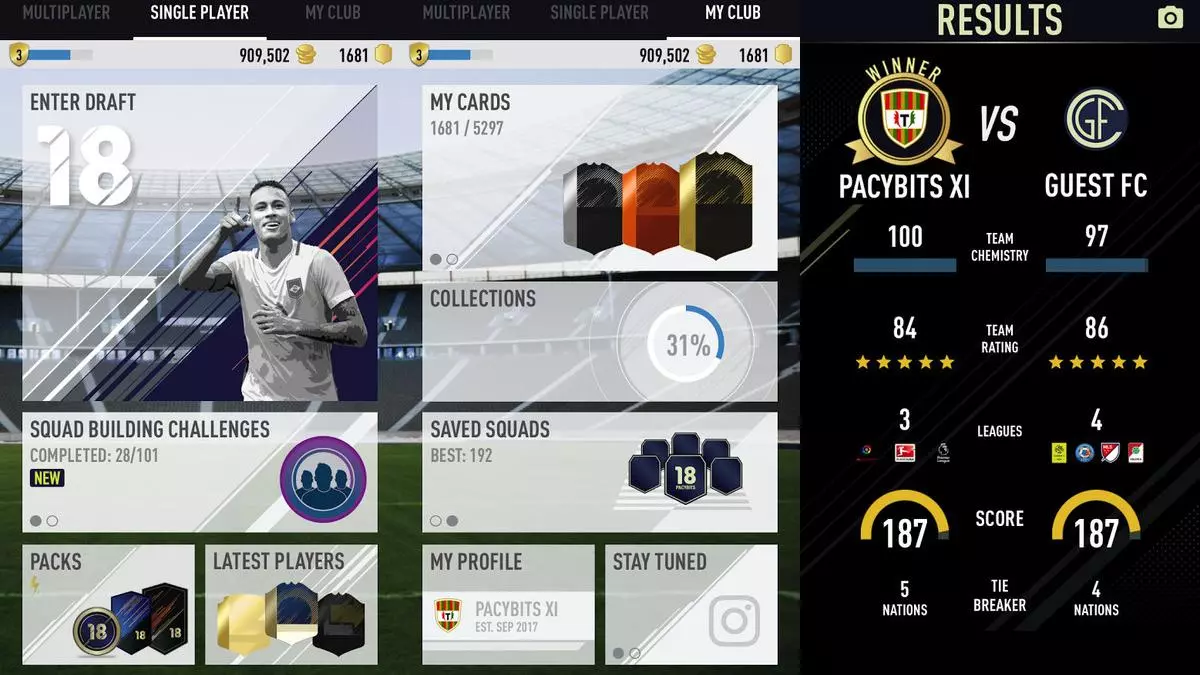This screenshot has height=675, width=1200.
Task: Select the highlighted Single Player tab
Action: point(199,14)
